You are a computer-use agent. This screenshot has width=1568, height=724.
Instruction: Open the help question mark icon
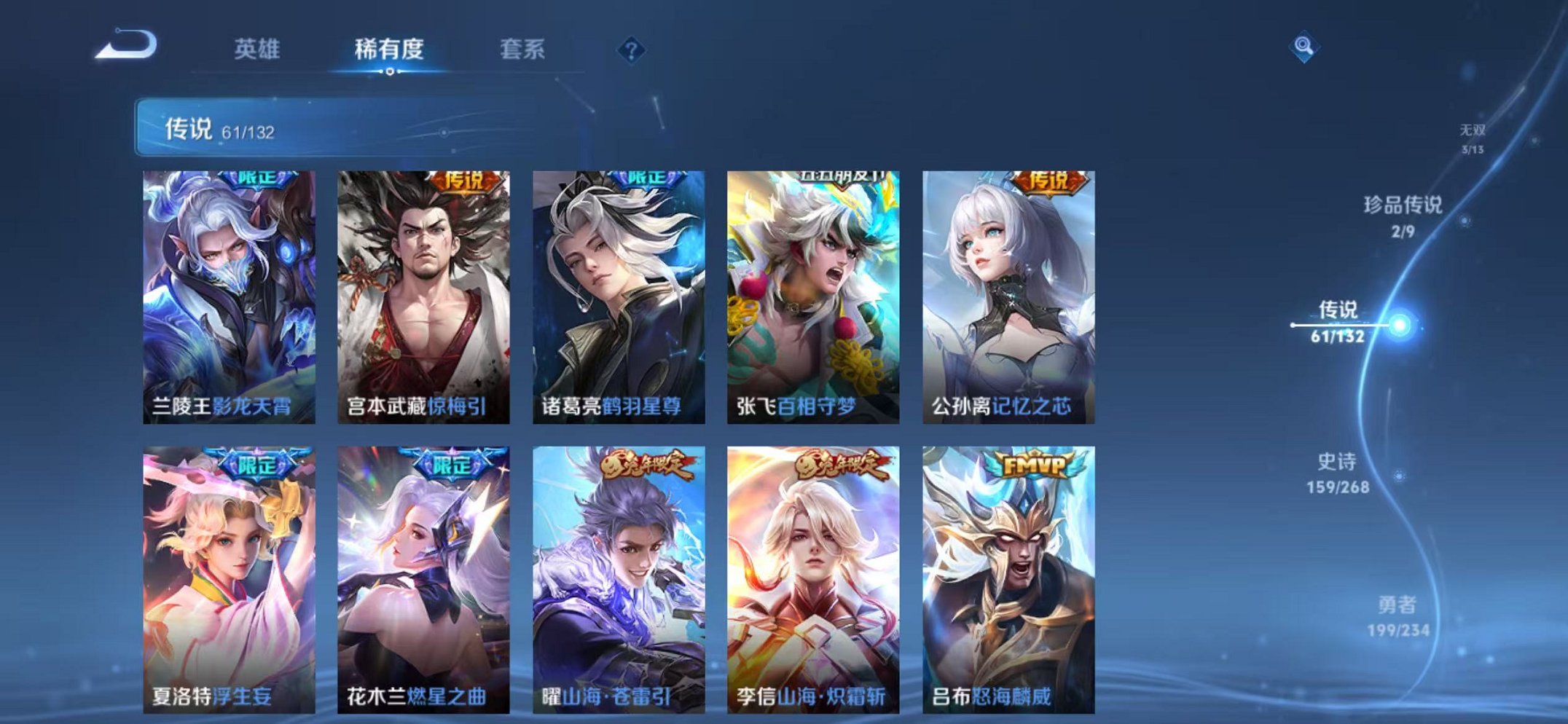(632, 50)
